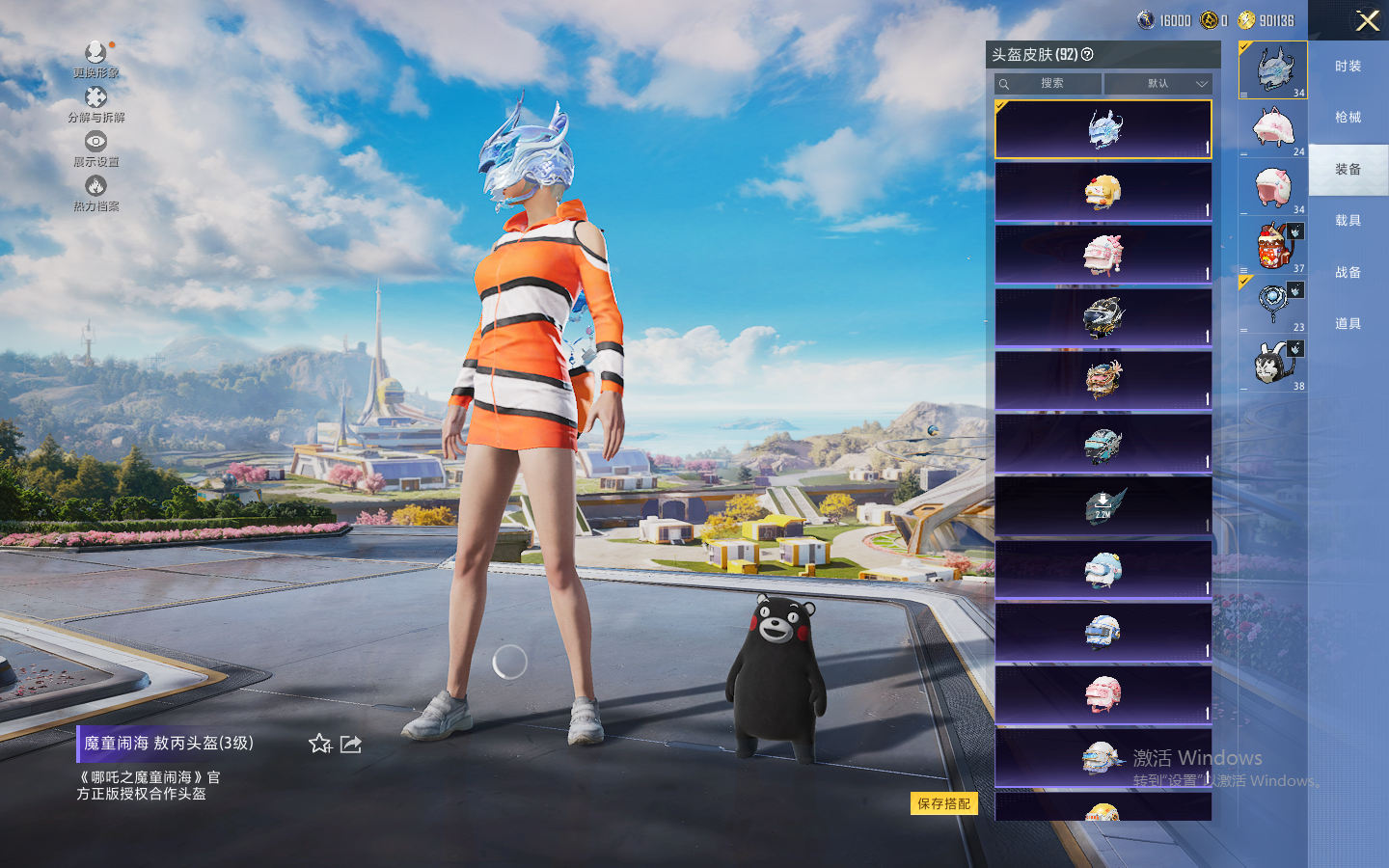Image resolution: width=1389 pixels, height=868 pixels.
Task: Open 分解与拆解 menu
Action: [95, 102]
